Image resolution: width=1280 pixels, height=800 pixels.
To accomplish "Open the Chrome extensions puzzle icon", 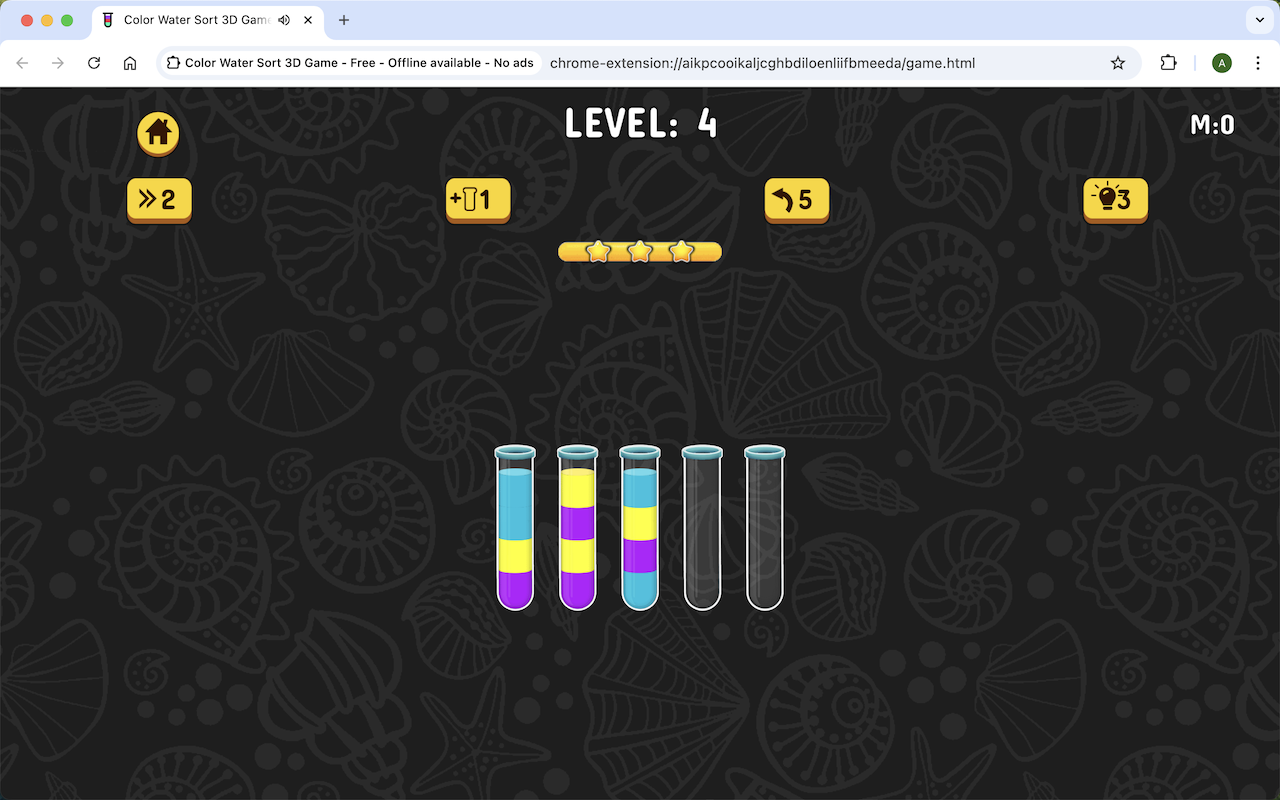I will pyautogui.click(x=1168, y=62).
